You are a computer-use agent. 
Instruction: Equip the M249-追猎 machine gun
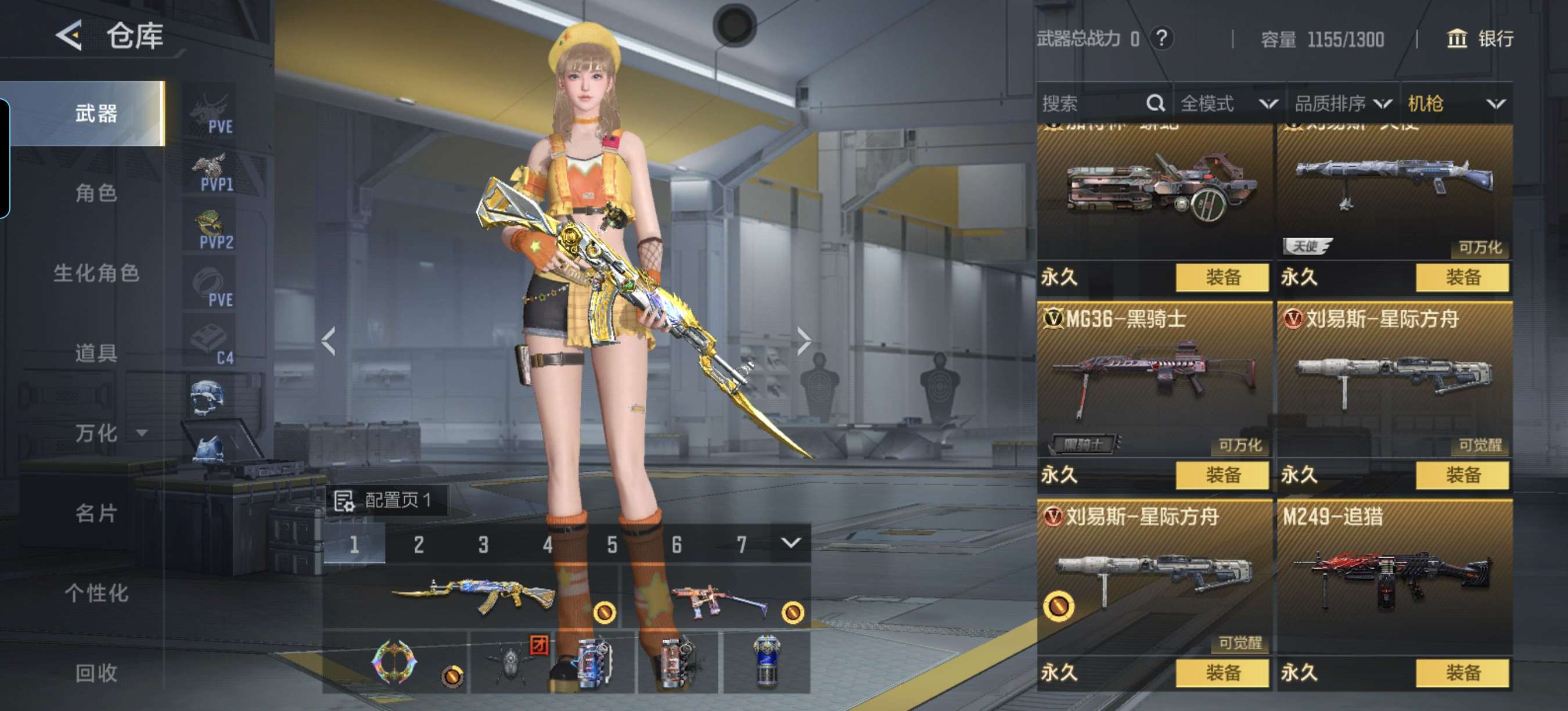[1462, 673]
